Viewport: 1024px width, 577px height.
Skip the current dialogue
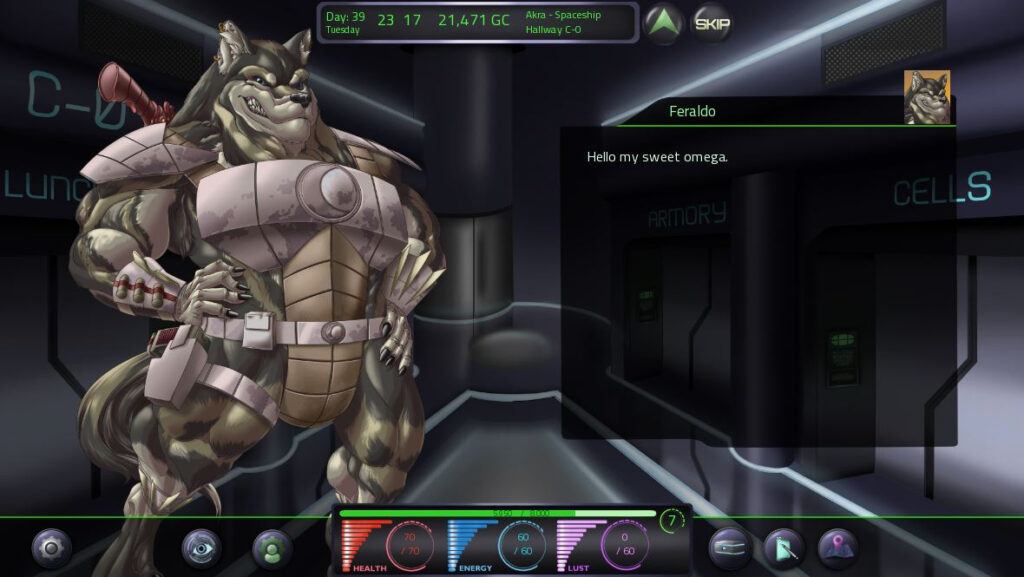(712, 23)
